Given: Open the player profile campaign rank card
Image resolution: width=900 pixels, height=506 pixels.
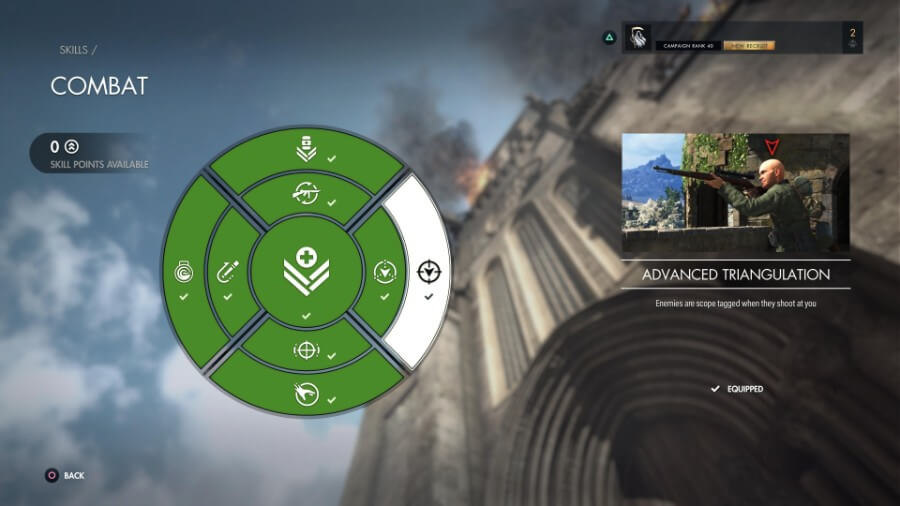Looking at the screenshot, I should click(x=740, y=38).
